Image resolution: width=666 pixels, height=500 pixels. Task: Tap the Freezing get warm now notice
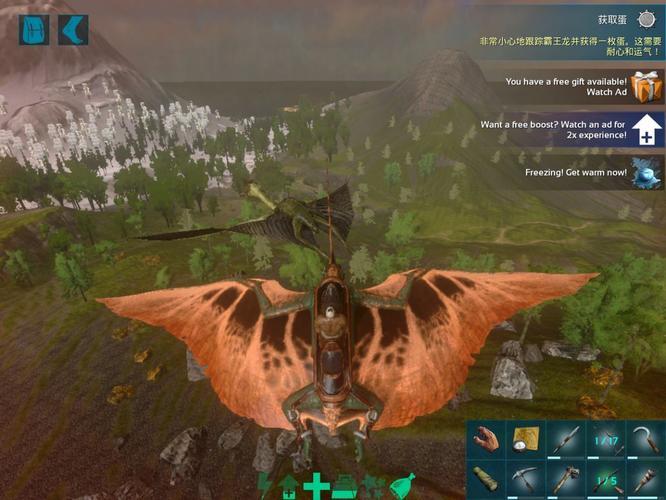646,171
